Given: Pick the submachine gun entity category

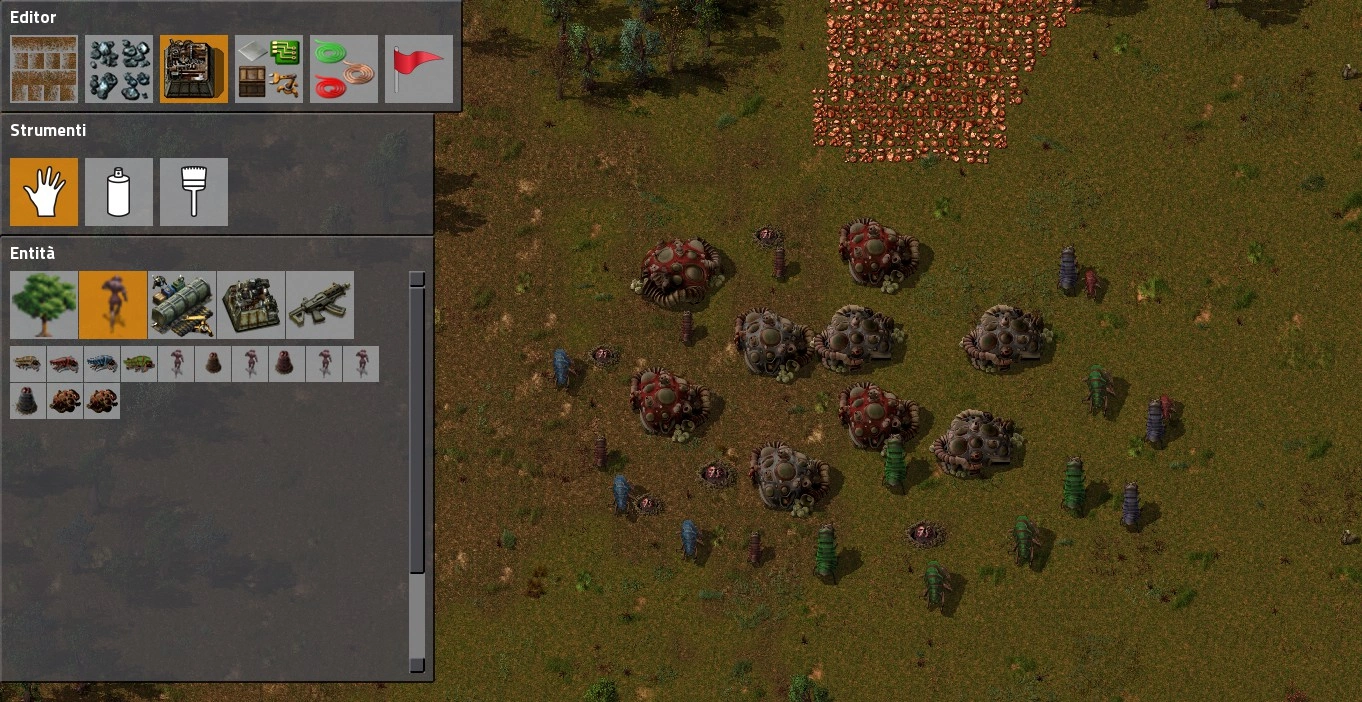Looking at the screenshot, I should 320,305.
